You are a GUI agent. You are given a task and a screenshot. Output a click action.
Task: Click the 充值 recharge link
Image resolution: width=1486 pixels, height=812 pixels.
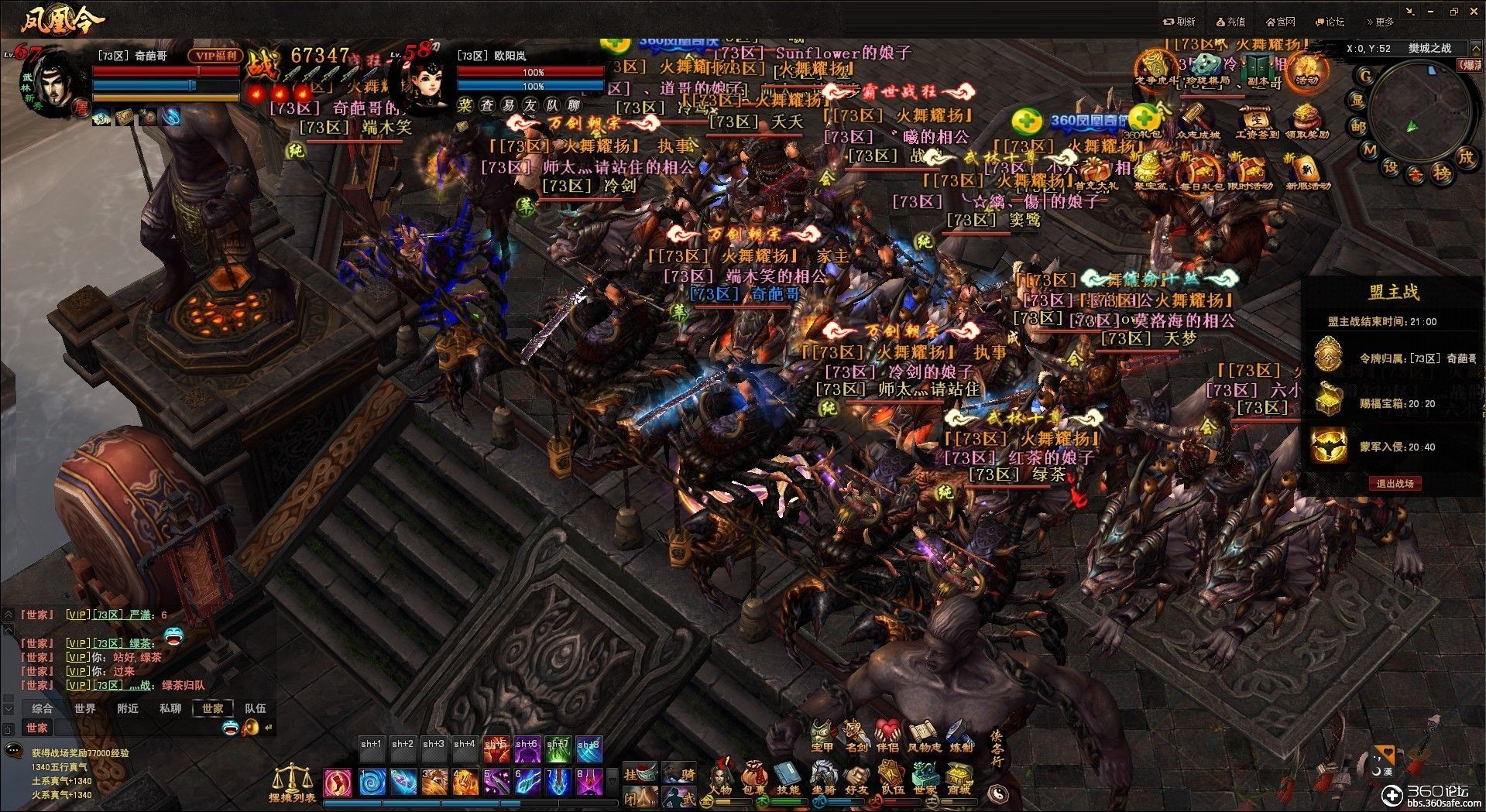tap(1230, 22)
